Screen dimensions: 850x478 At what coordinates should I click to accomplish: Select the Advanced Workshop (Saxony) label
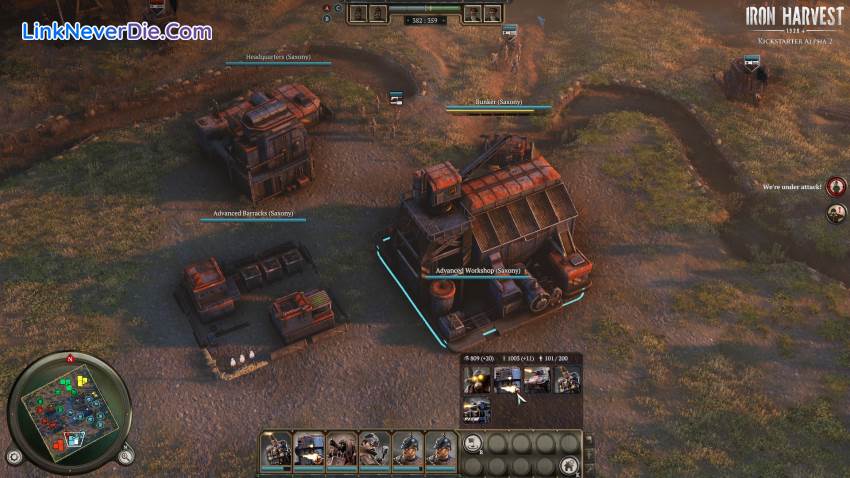click(478, 271)
